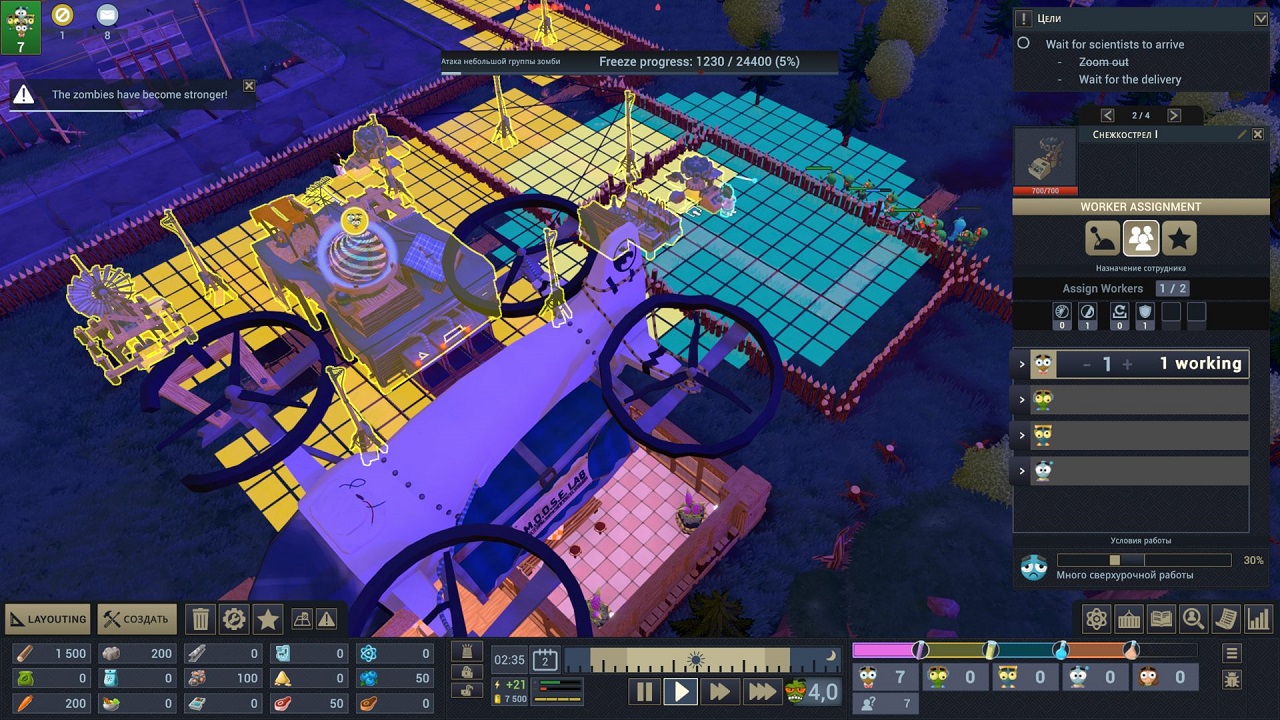Open the hamburger main menu
Image resolution: width=1280 pixels, height=720 pixels.
point(1232,653)
